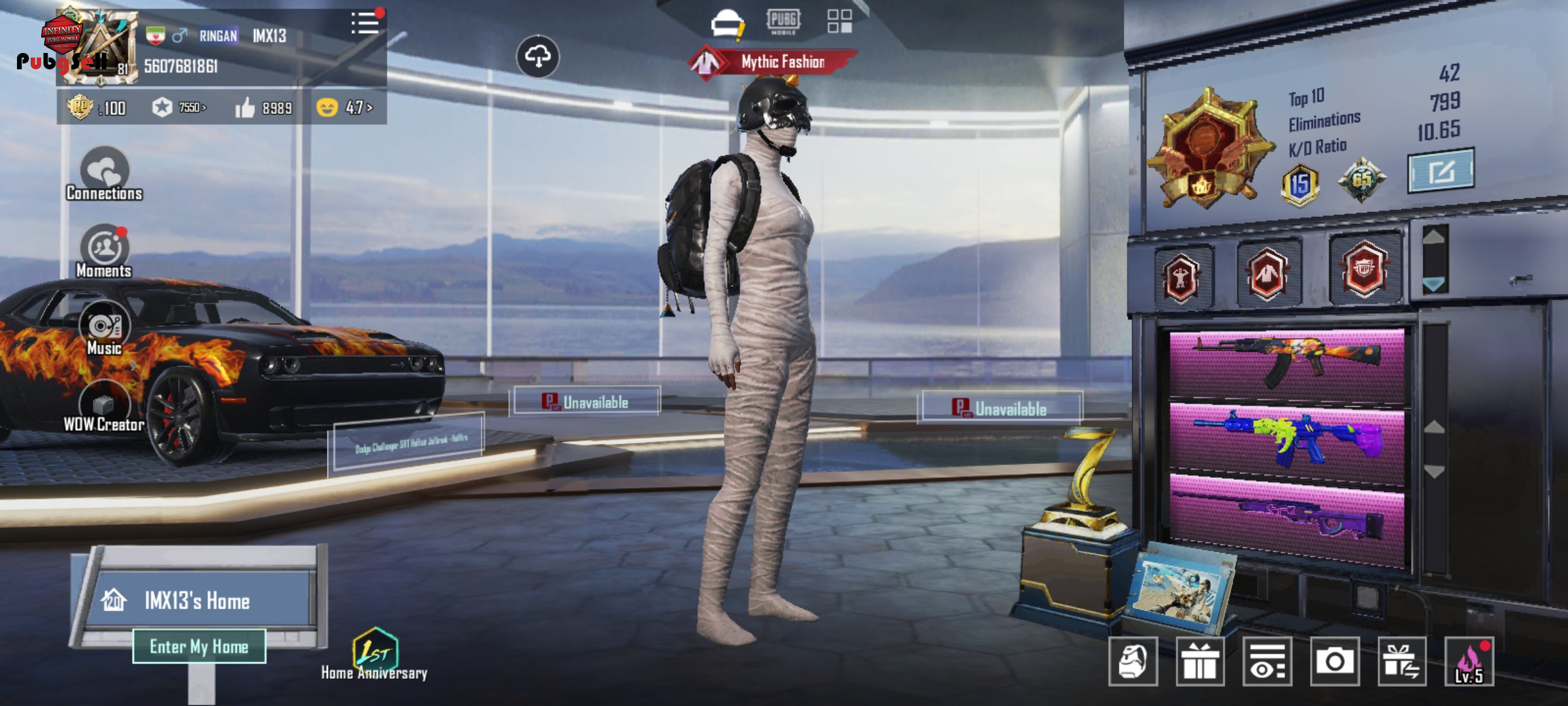Switch to the helmet tab icon
This screenshot has width=1568, height=706.
(727, 22)
